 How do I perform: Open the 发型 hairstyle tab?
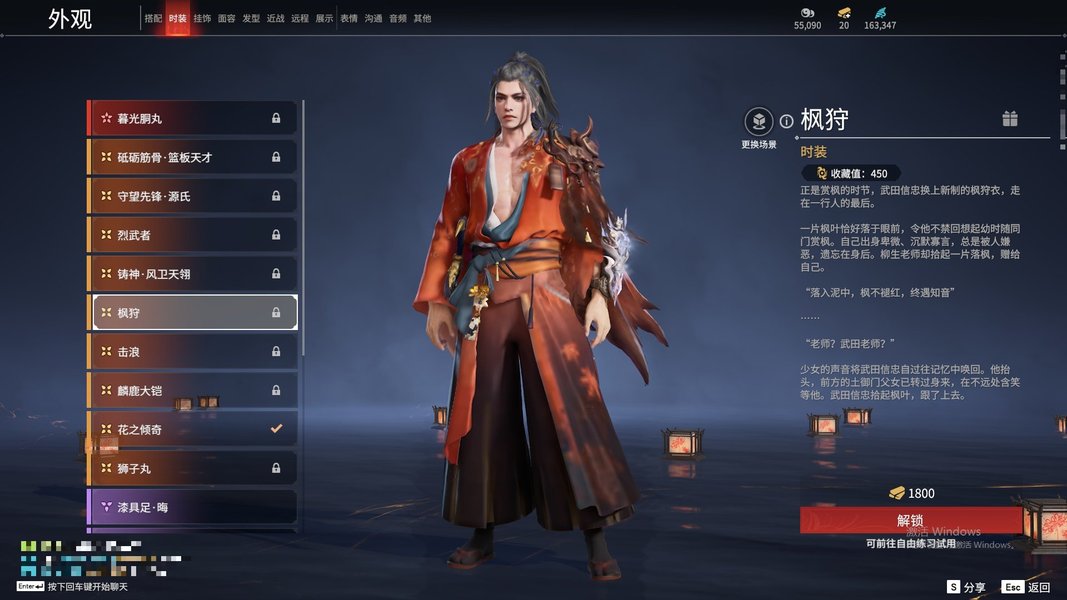coord(251,18)
